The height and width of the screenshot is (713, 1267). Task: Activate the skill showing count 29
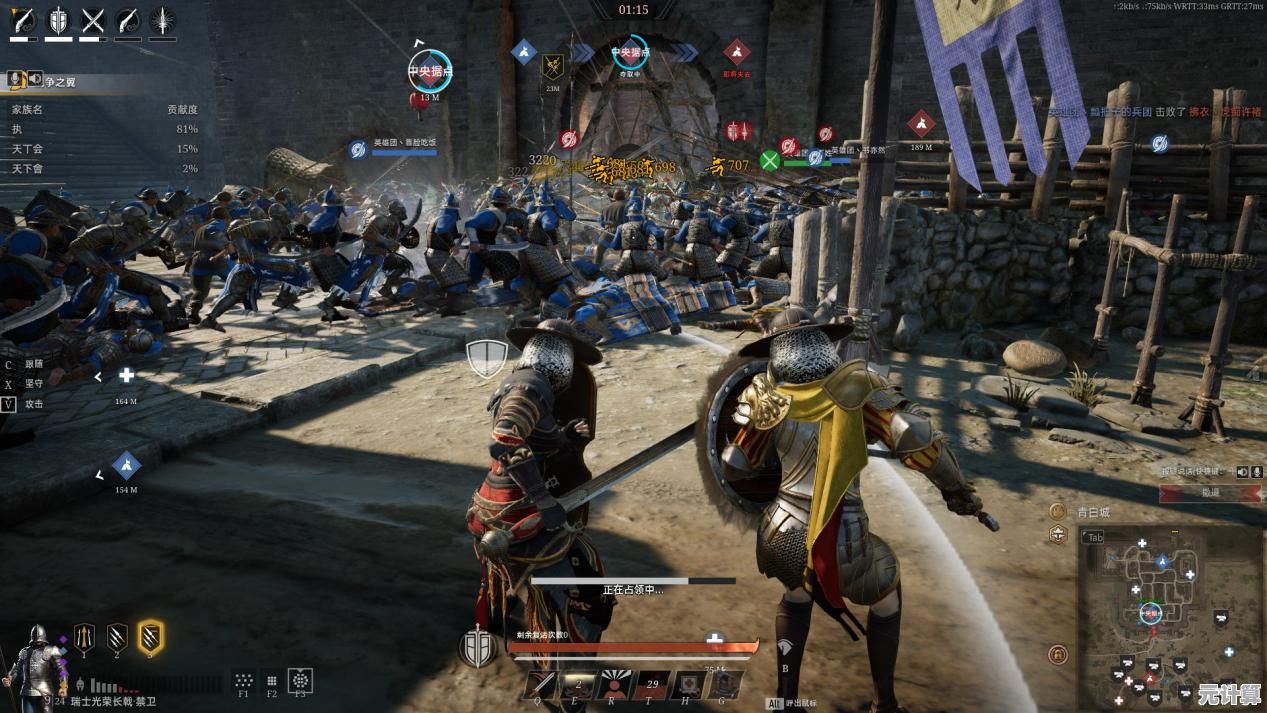point(653,684)
